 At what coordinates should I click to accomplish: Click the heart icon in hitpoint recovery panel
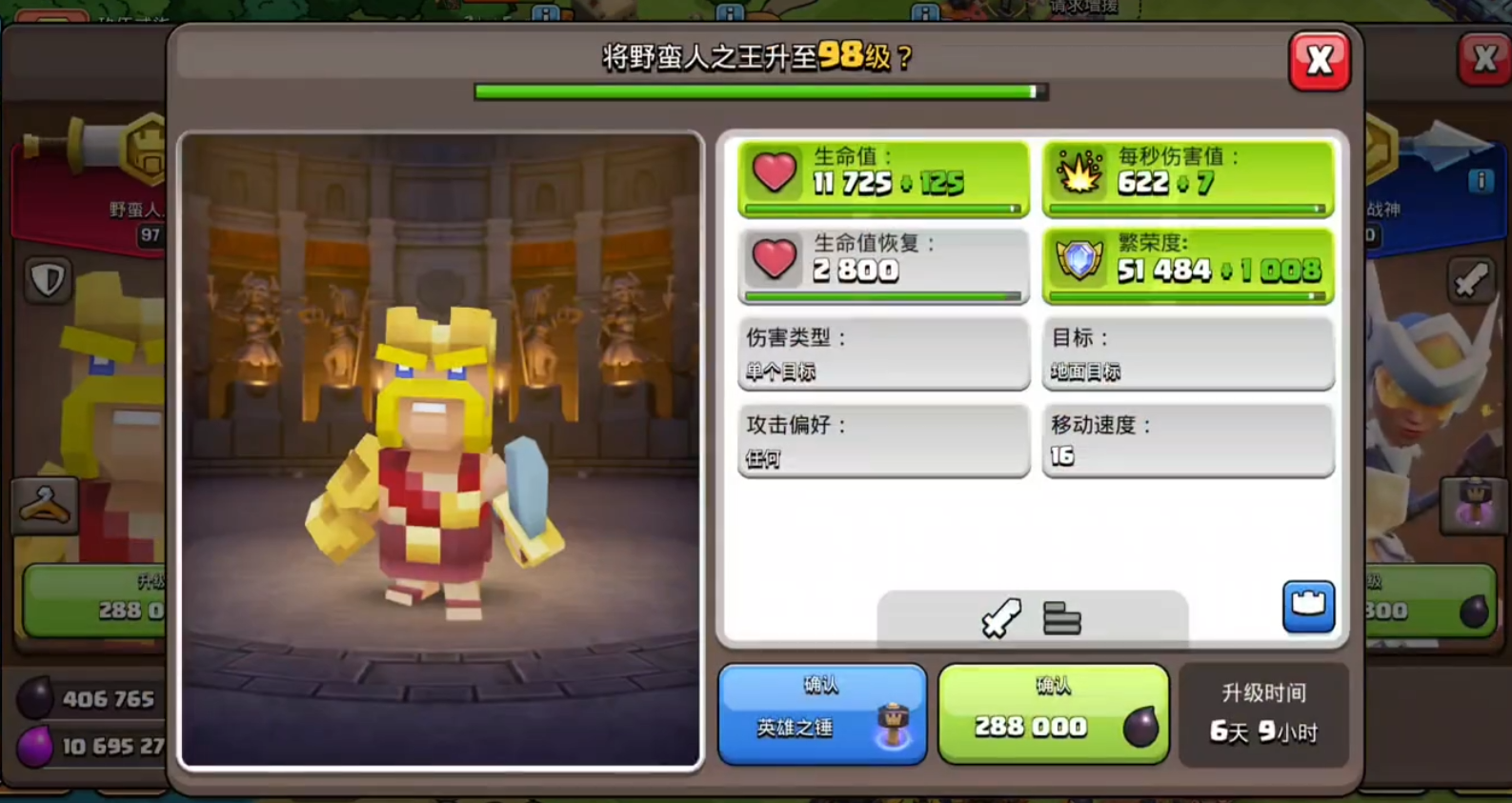(775, 260)
